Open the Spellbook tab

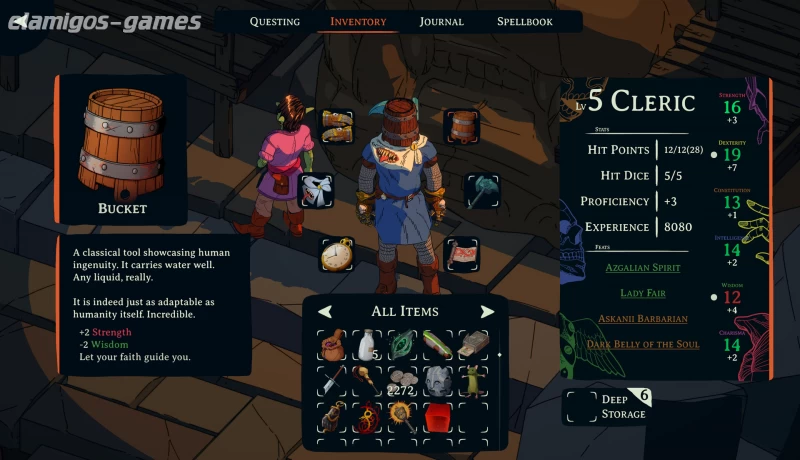point(524,21)
